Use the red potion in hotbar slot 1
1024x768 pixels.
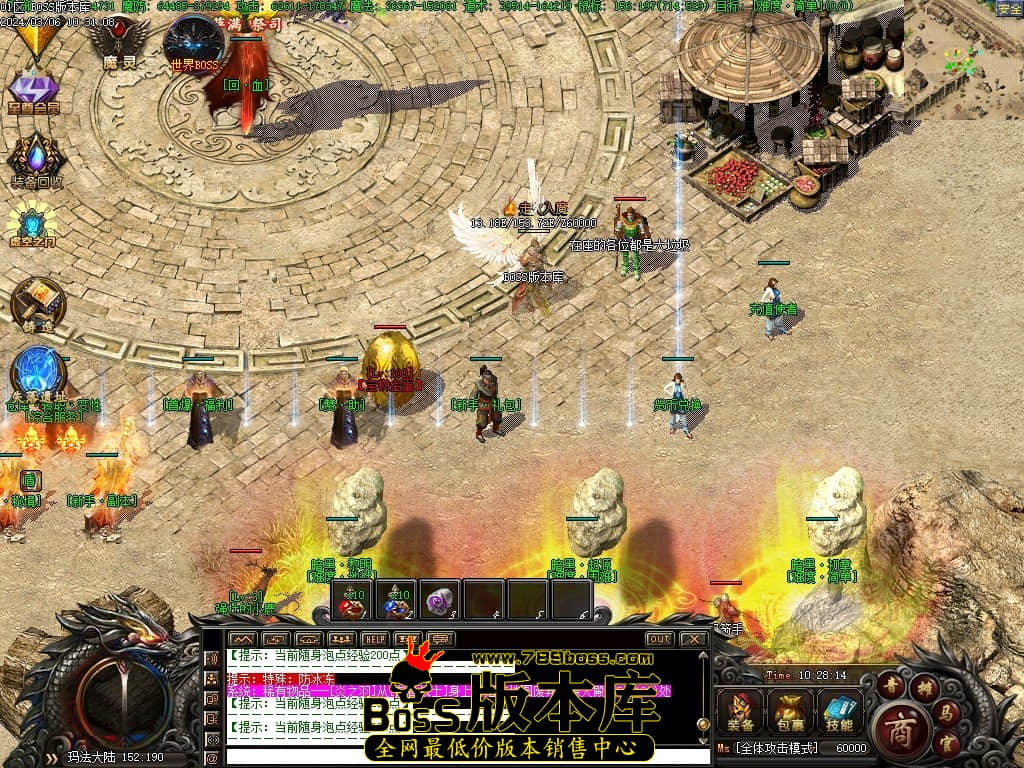[351, 600]
